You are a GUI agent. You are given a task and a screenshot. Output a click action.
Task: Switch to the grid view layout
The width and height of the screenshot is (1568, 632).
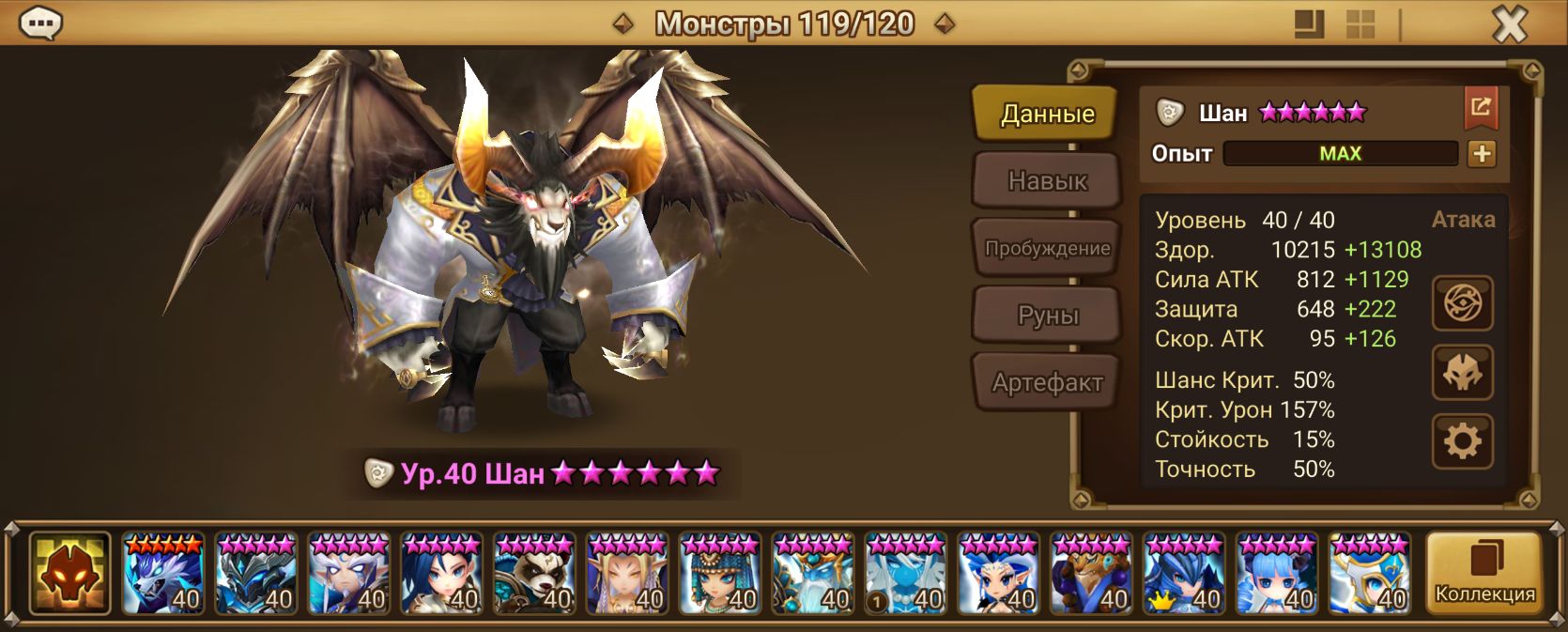pos(1360,24)
